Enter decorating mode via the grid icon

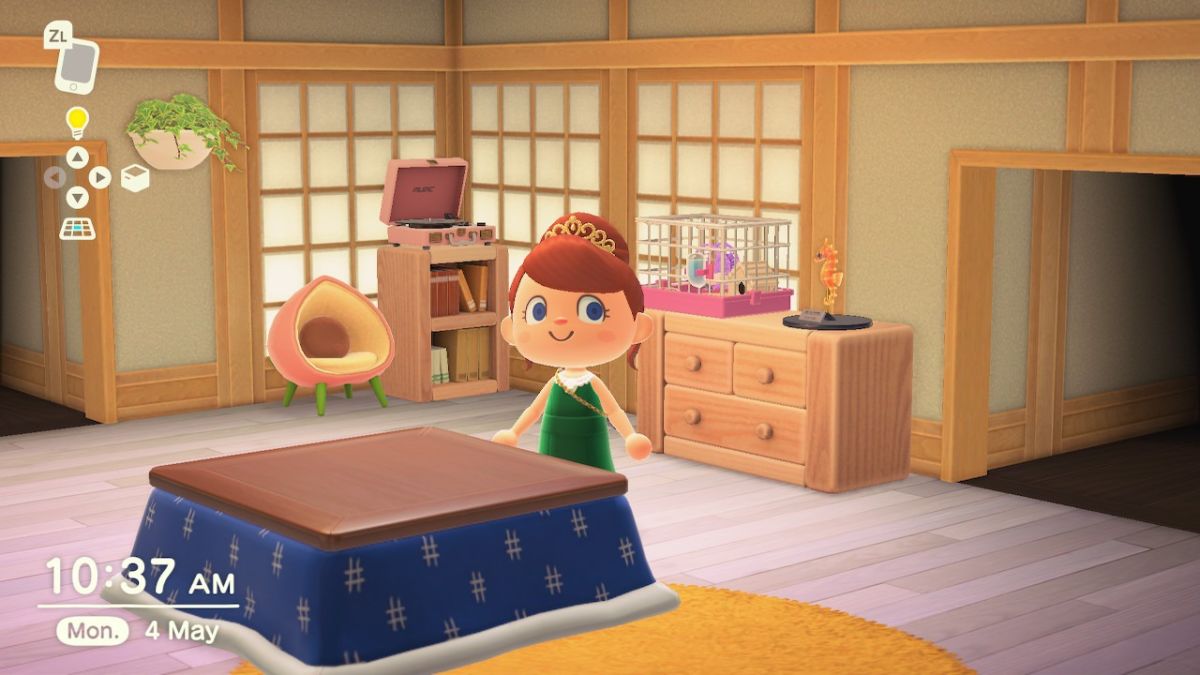[x=77, y=227]
